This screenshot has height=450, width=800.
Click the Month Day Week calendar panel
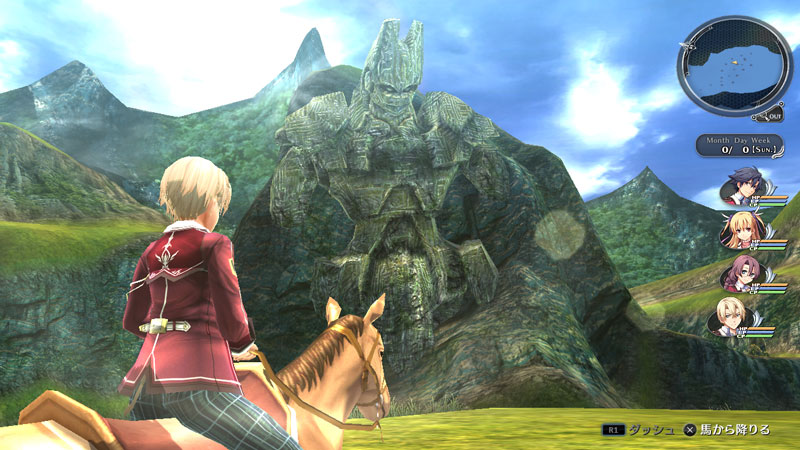[x=738, y=144]
